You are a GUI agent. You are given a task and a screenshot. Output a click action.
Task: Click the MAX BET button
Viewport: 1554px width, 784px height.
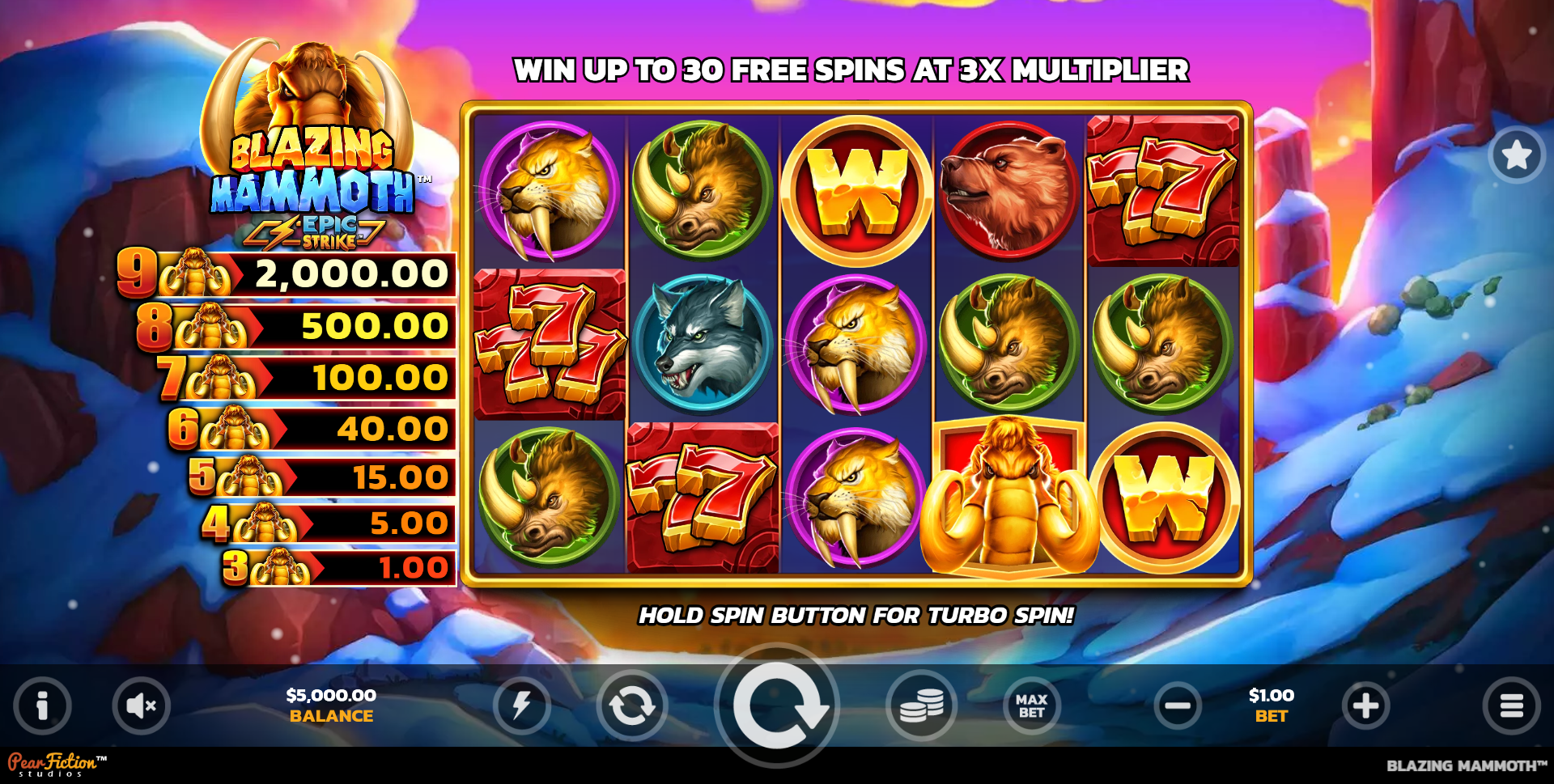pyautogui.click(x=1029, y=705)
